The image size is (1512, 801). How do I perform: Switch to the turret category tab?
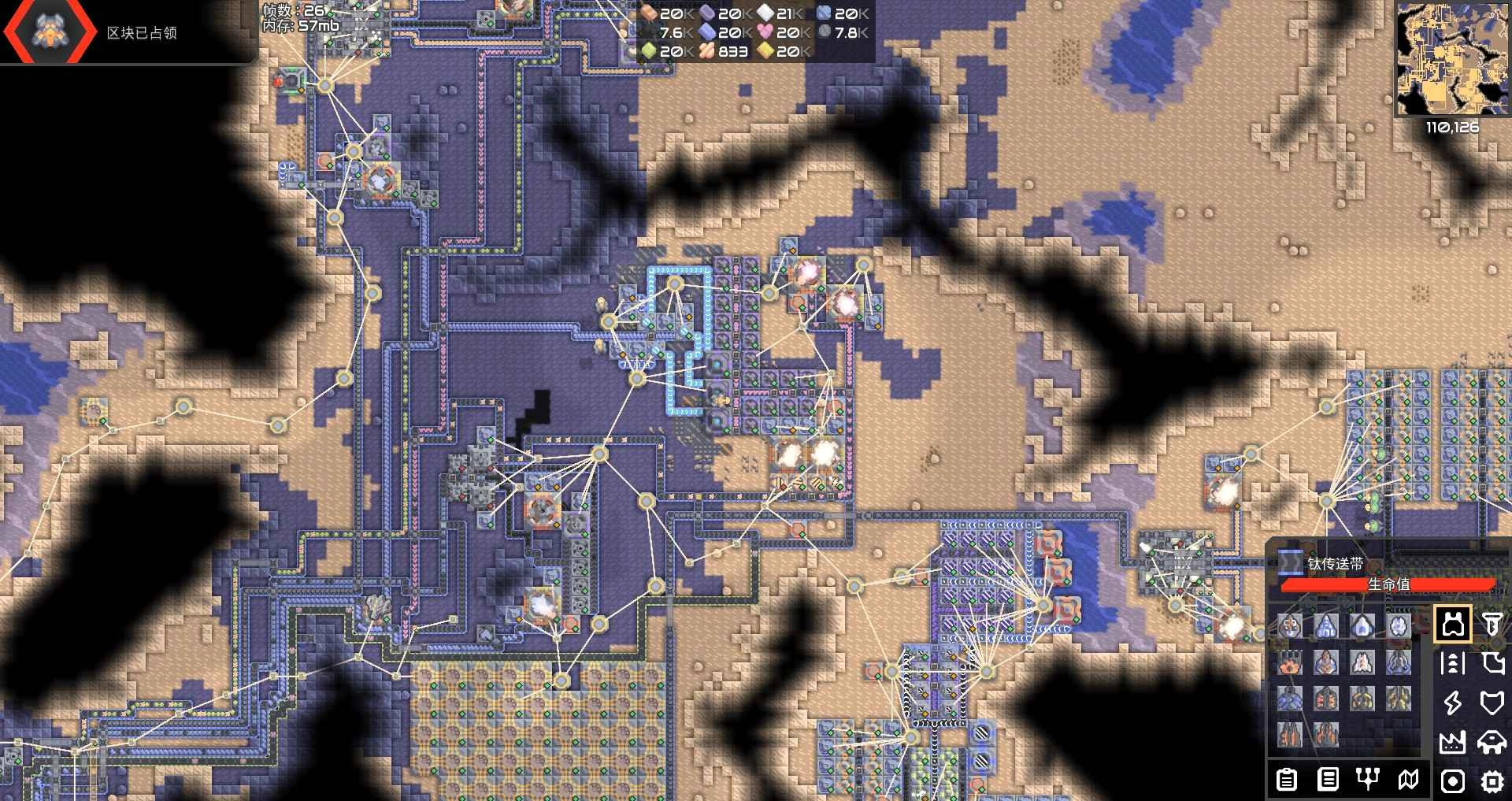(1455, 625)
